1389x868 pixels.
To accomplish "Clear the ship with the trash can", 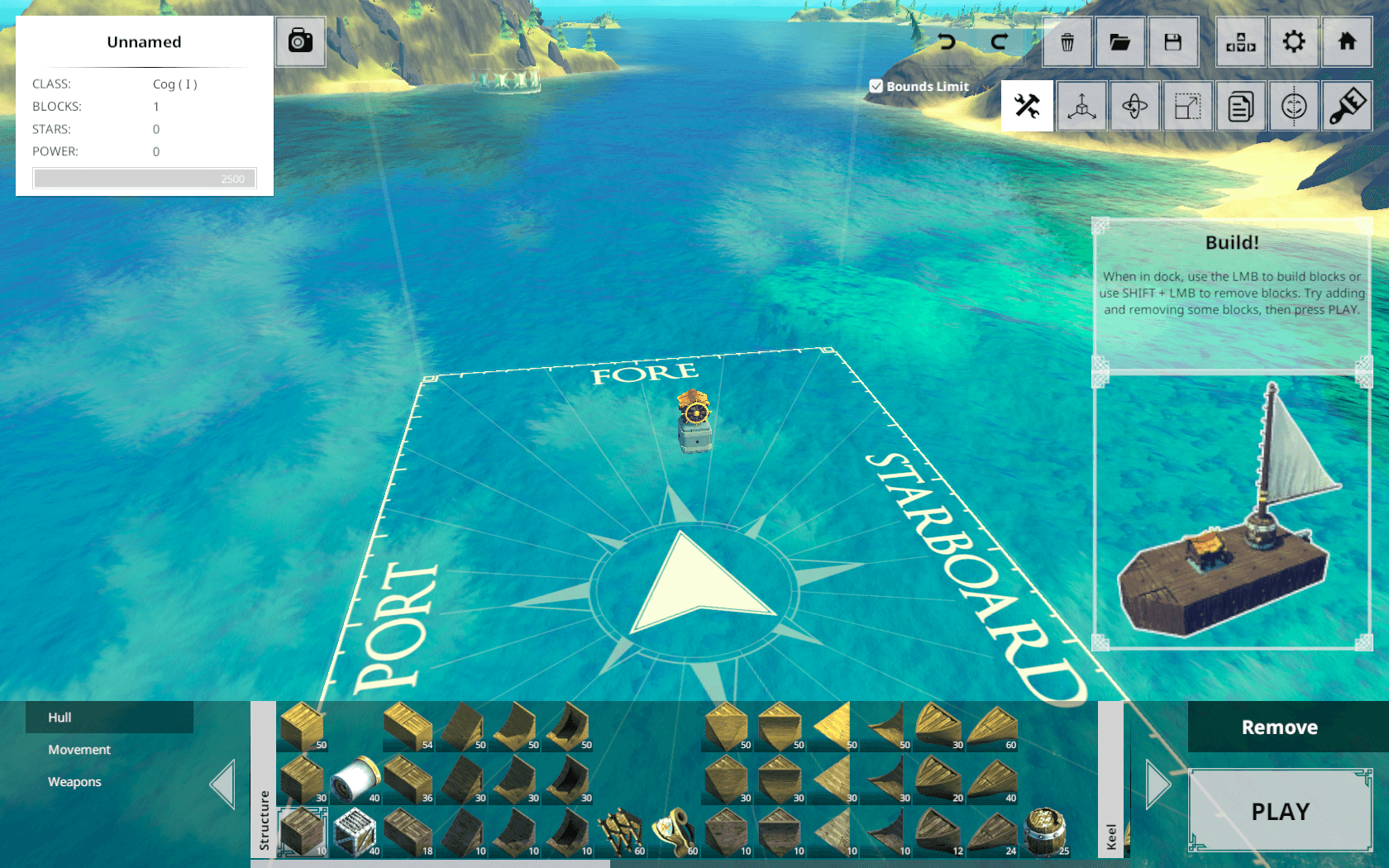I will click(1067, 41).
